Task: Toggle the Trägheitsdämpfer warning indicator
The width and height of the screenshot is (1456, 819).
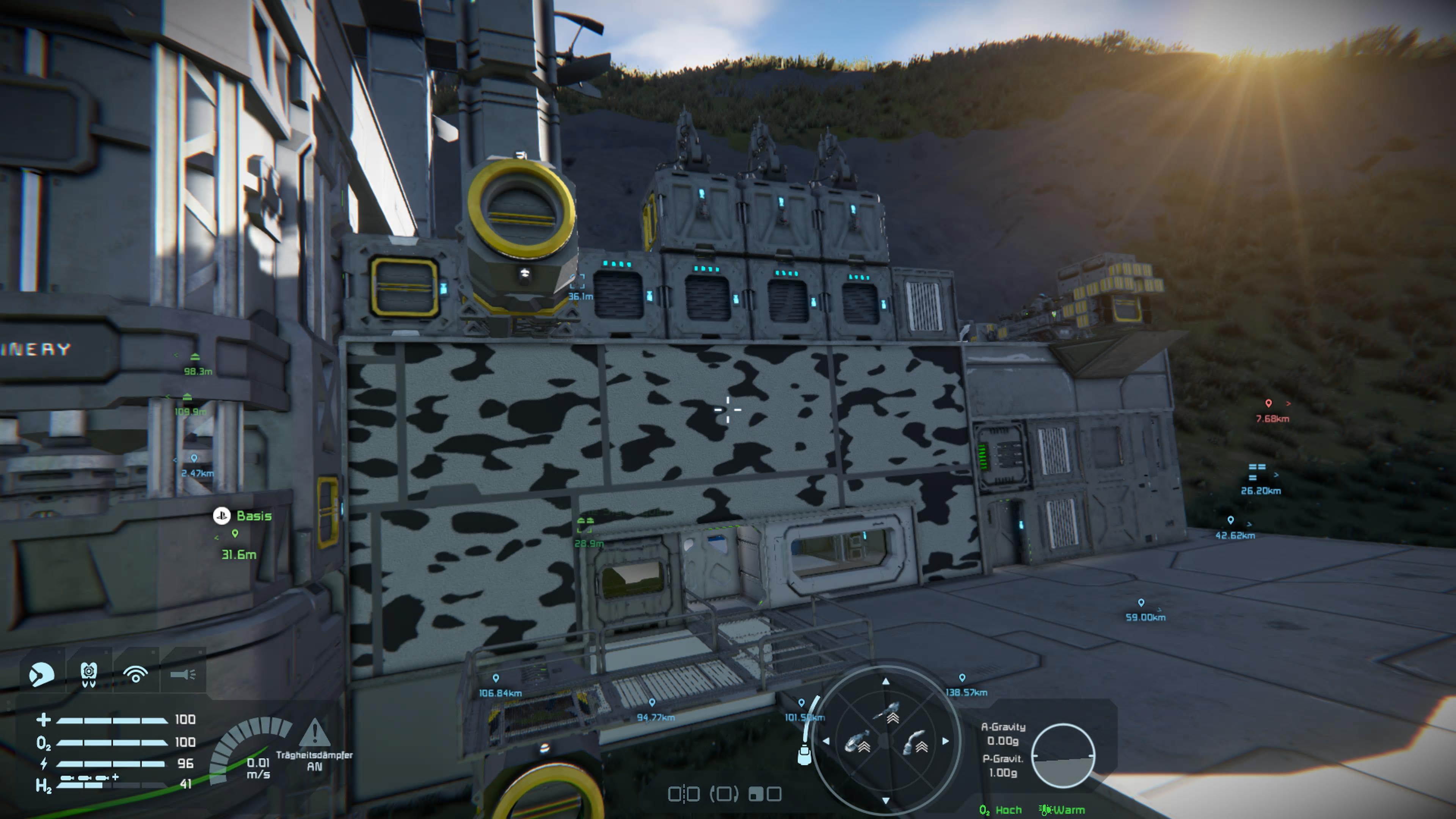Action: point(314,733)
